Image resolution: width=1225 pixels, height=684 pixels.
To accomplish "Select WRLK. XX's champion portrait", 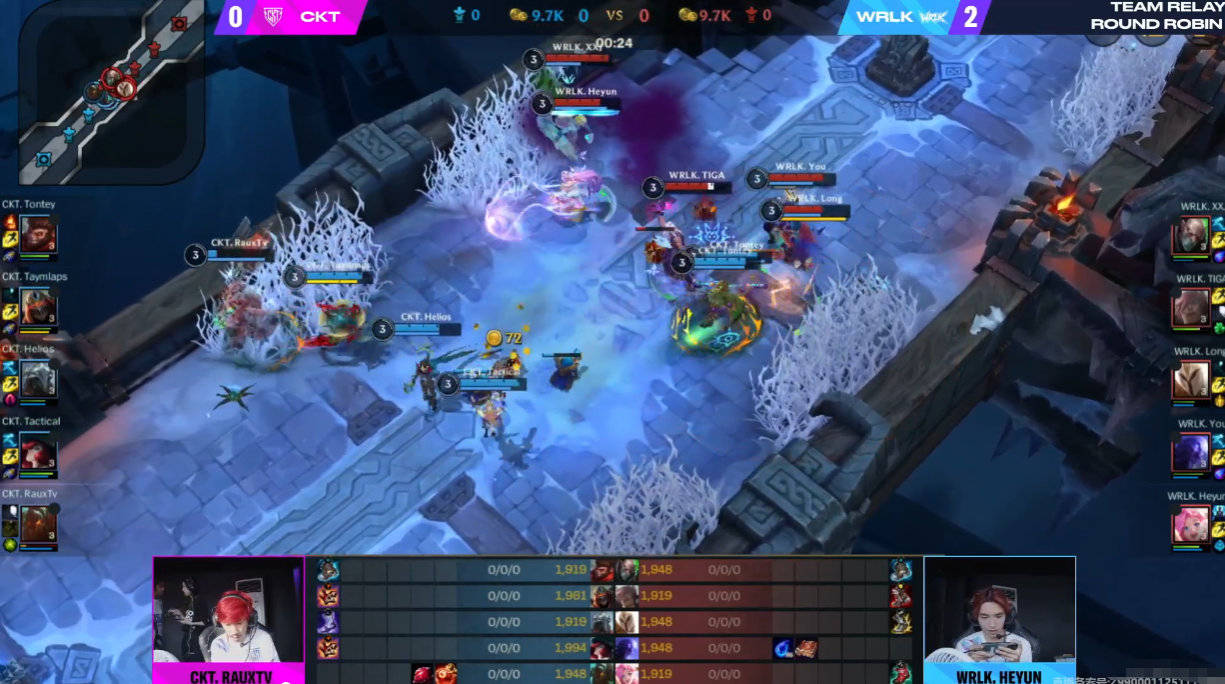I will coord(1190,237).
